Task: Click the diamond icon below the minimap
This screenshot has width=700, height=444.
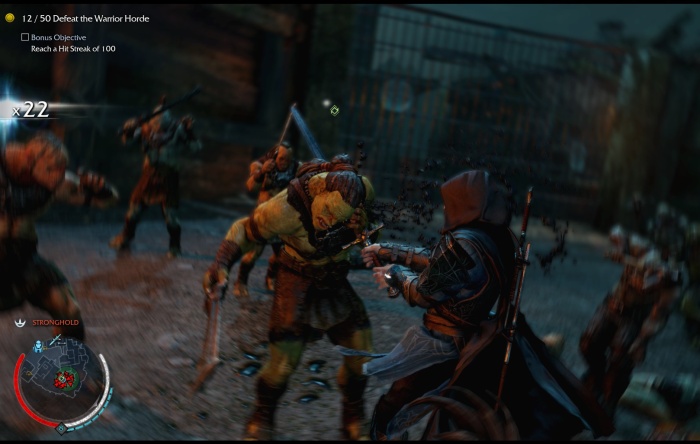Action: 60,428
